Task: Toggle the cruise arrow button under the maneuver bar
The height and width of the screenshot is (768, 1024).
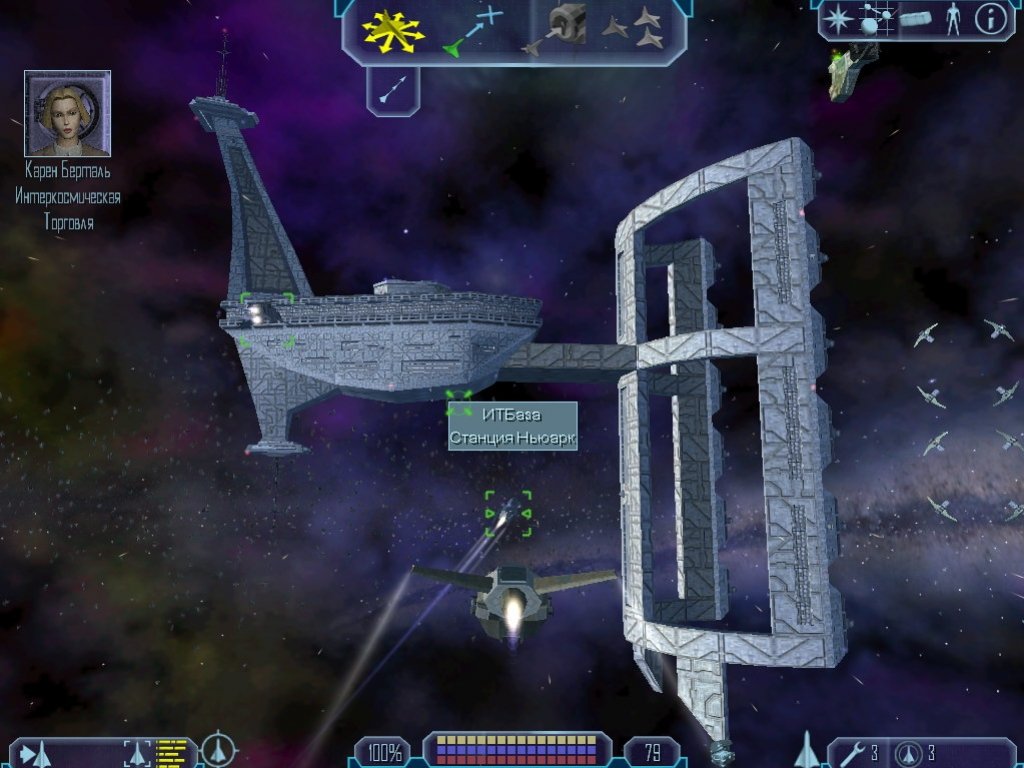Action: (x=392, y=92)
